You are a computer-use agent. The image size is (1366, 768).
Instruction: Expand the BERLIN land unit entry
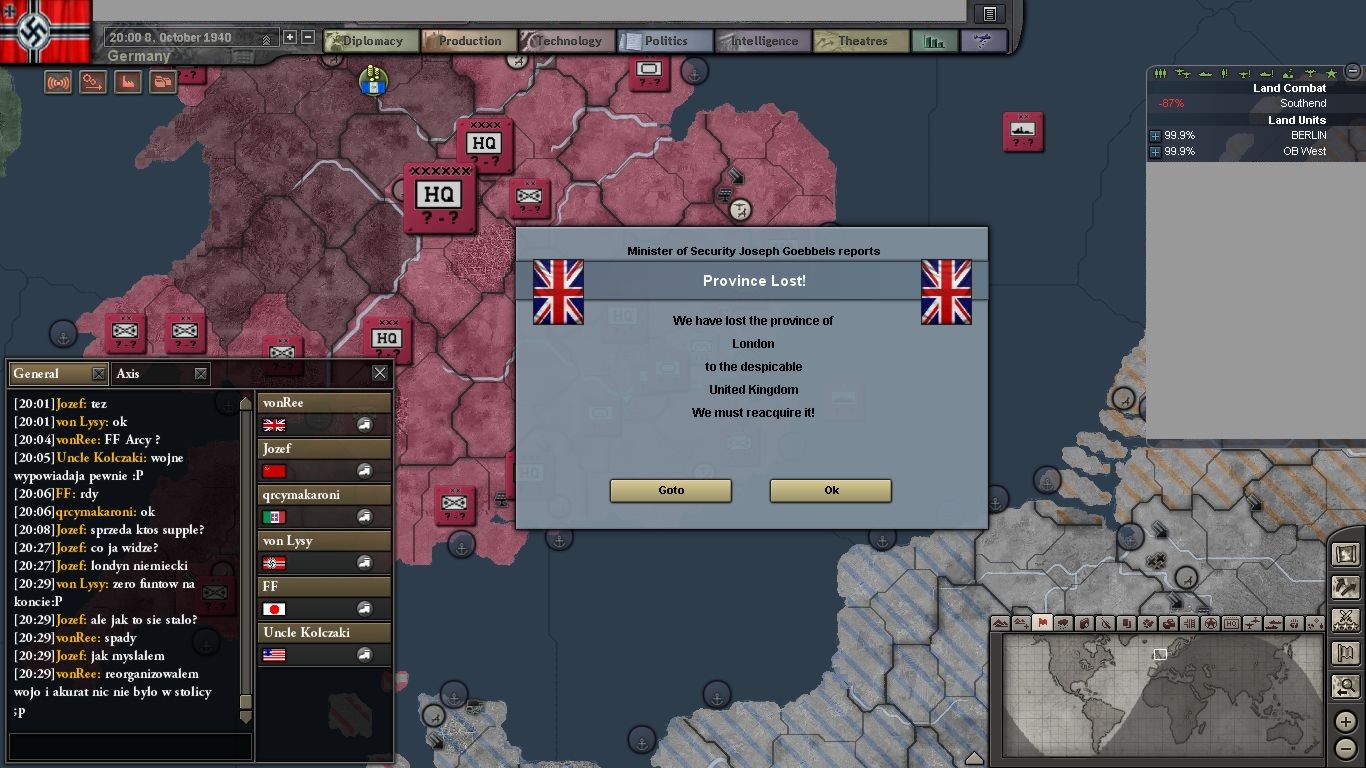click(x=1156, y=136)
